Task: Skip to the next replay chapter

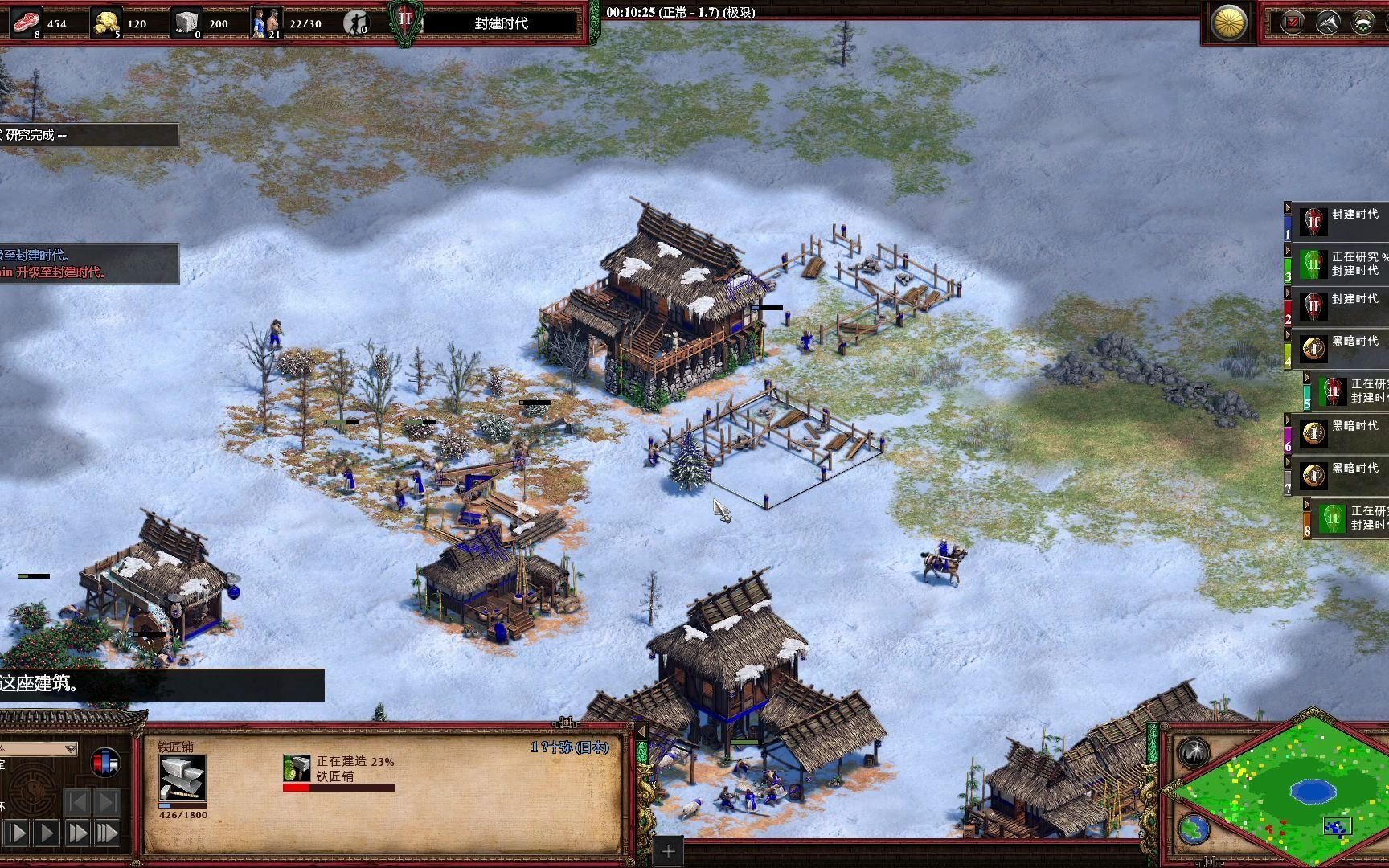Action: click(x=108, y=801)
